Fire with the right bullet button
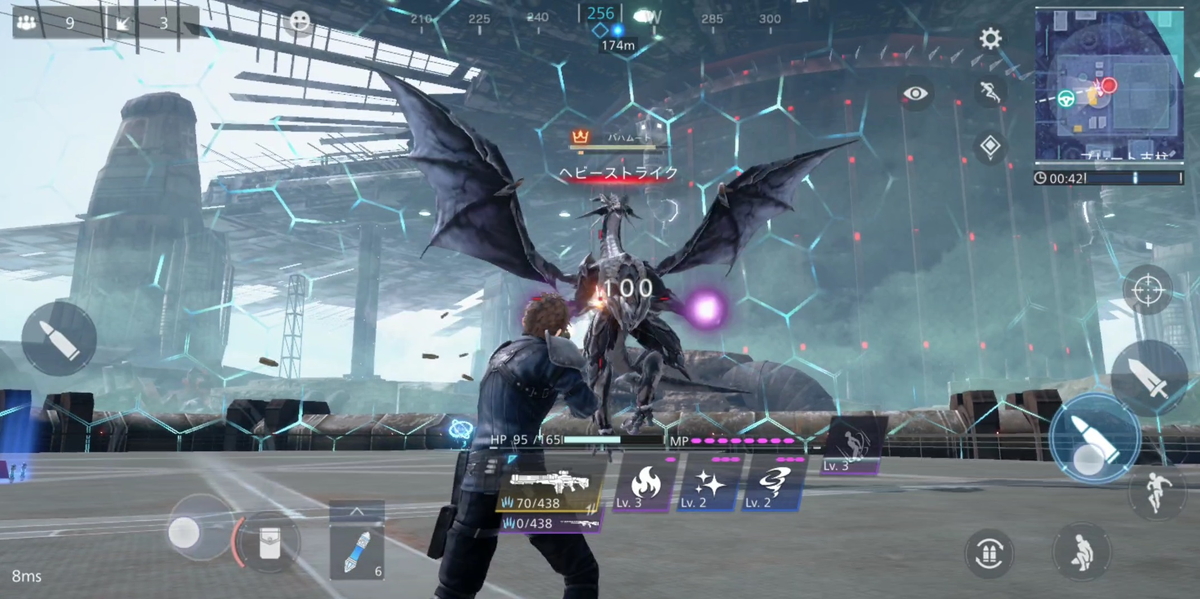 click(x=1094, y=440)
